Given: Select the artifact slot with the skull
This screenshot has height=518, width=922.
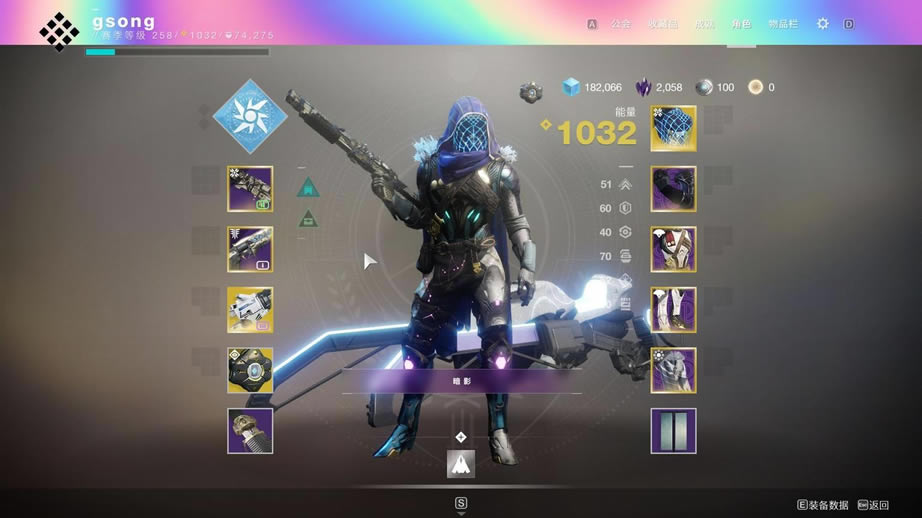Looking at the screenshot, I should 250,431.
